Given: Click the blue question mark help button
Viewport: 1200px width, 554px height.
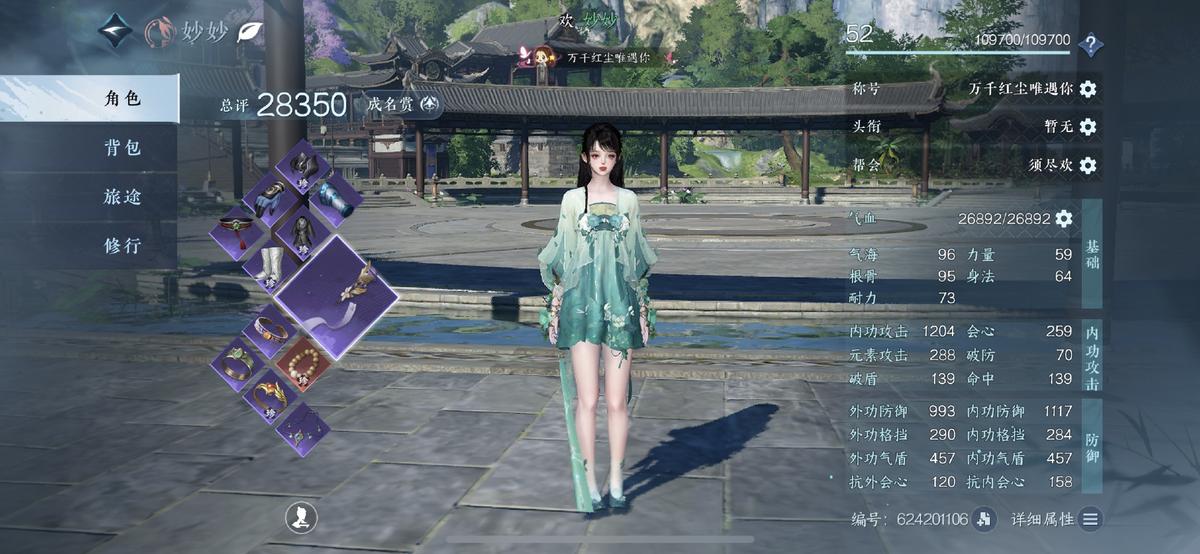Looking at the screenshot, I should point(1091,43).
